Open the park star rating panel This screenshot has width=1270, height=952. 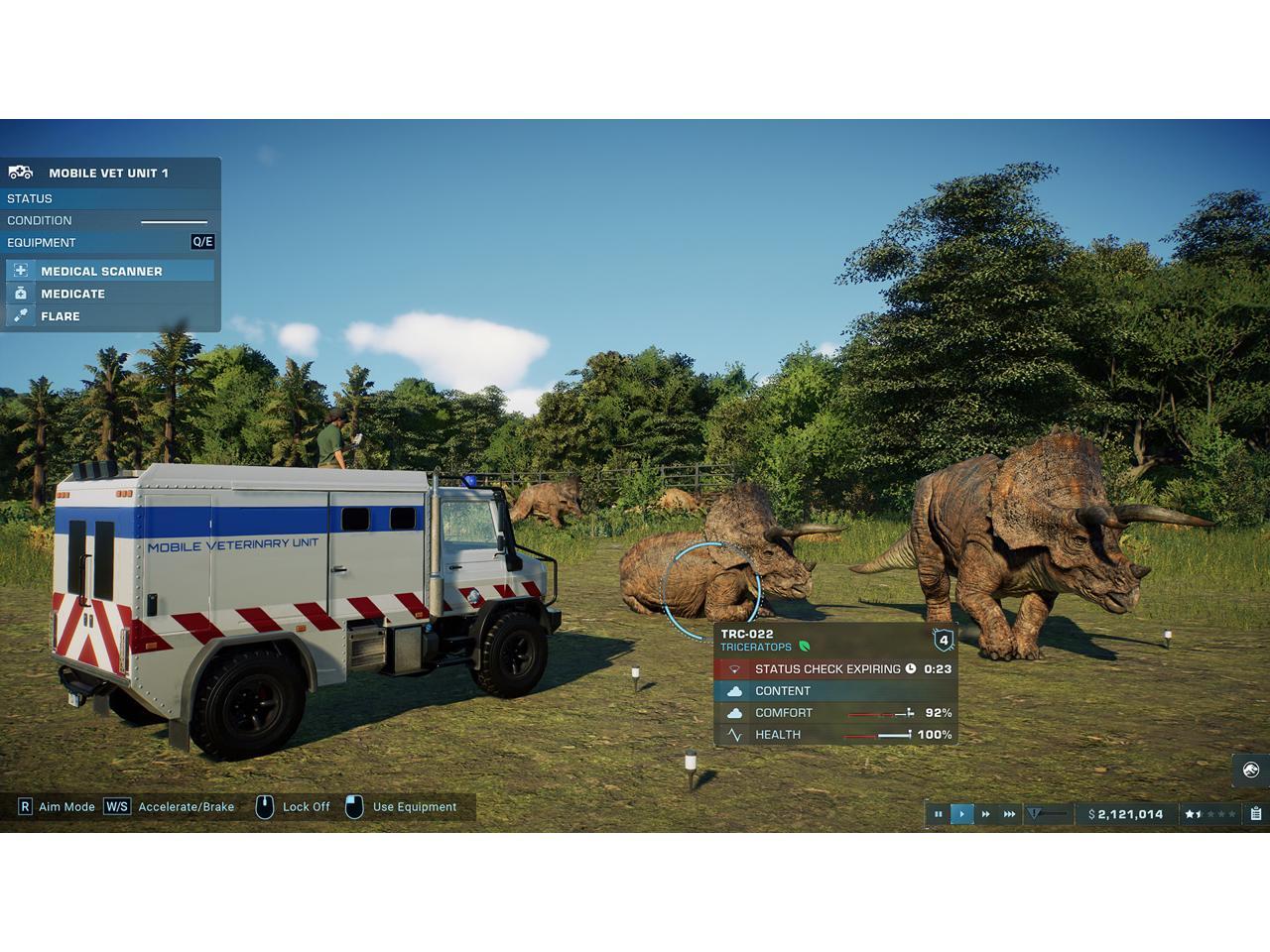(1209, 814)
